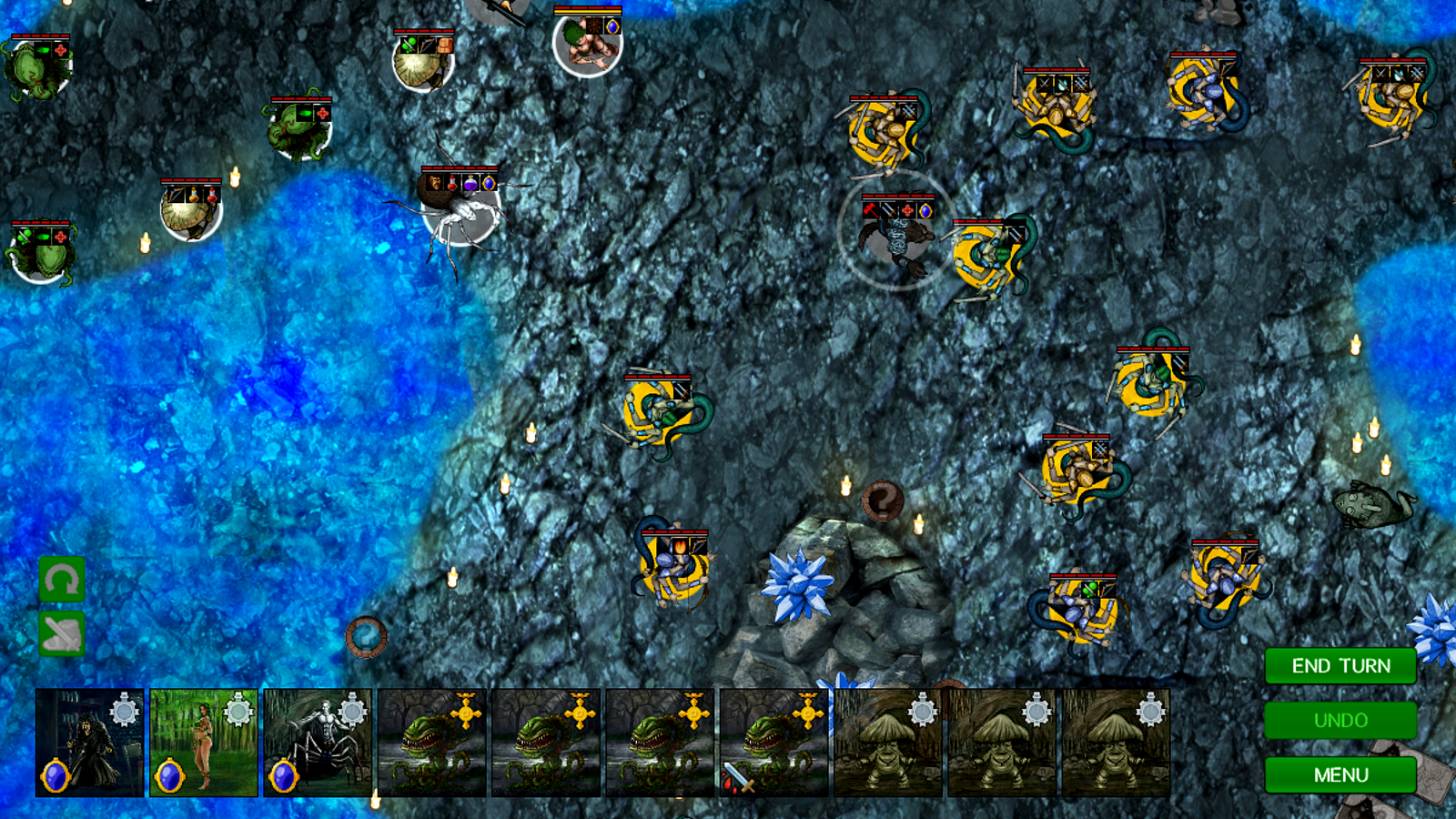Click the blue amulet icon on the witch portrait
The height and width of the screenshot is (819, 1456).
[x=56, y=774]
